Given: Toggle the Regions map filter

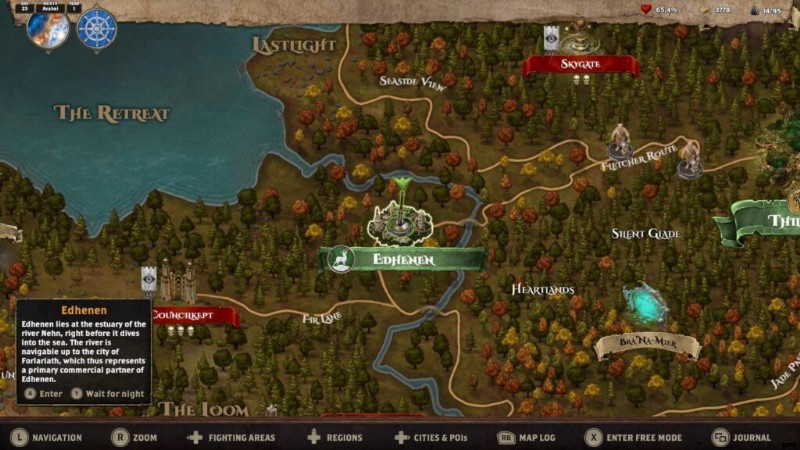Looking at the screenshot, I should [x=335, y=437].
